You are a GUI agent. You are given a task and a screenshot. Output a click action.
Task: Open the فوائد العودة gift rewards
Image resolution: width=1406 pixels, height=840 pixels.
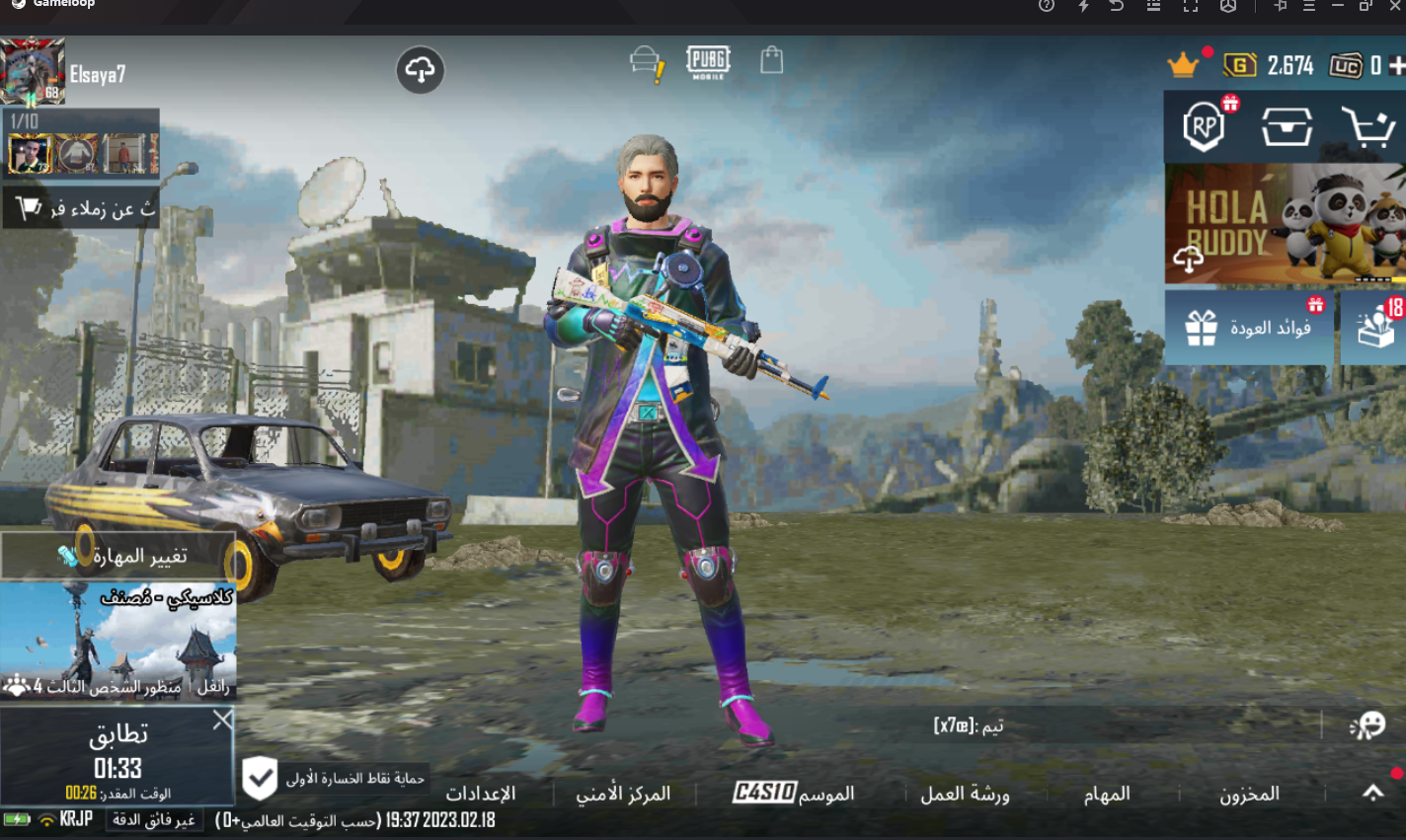click(1250, 328)
